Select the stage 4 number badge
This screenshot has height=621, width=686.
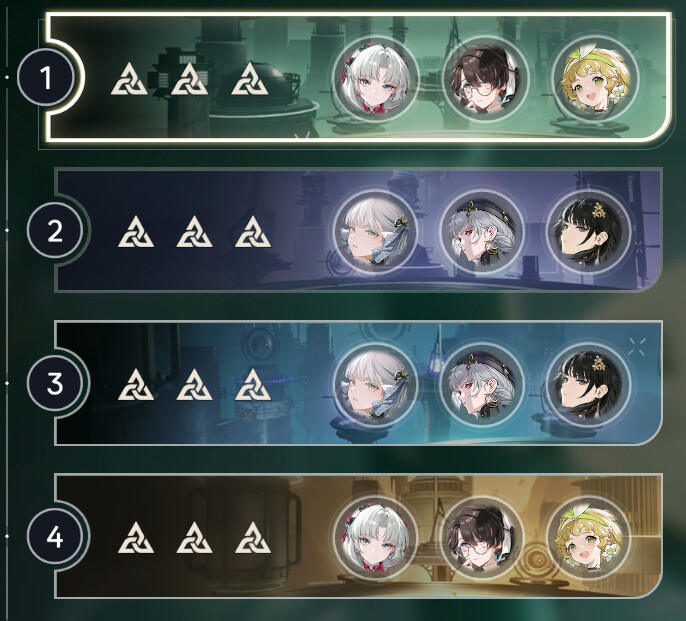click(56, 538)
